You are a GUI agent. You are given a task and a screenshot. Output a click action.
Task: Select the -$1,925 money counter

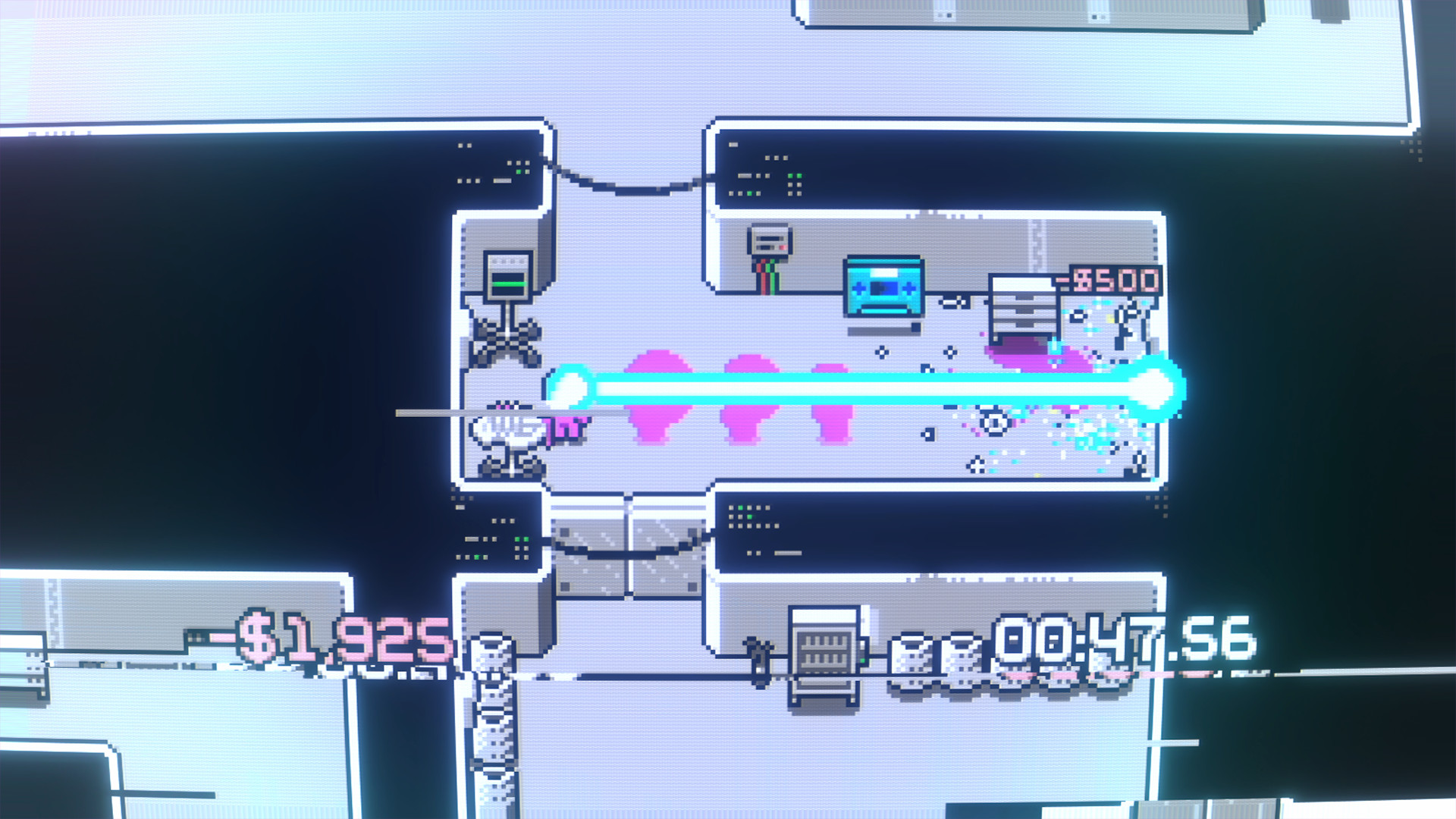click(326, 641)
